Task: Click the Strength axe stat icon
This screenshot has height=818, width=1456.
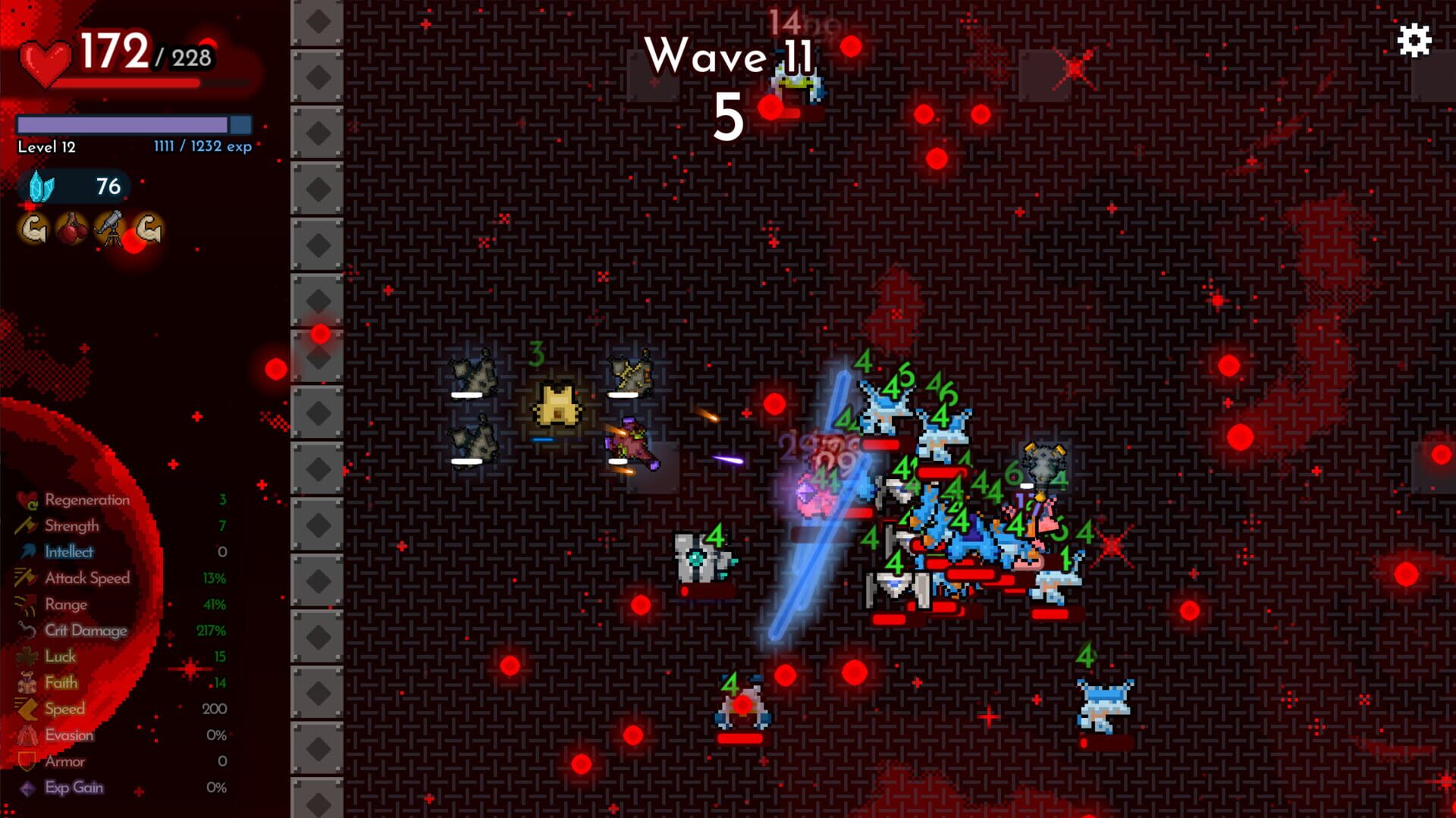Action: (x=25, y=525)
